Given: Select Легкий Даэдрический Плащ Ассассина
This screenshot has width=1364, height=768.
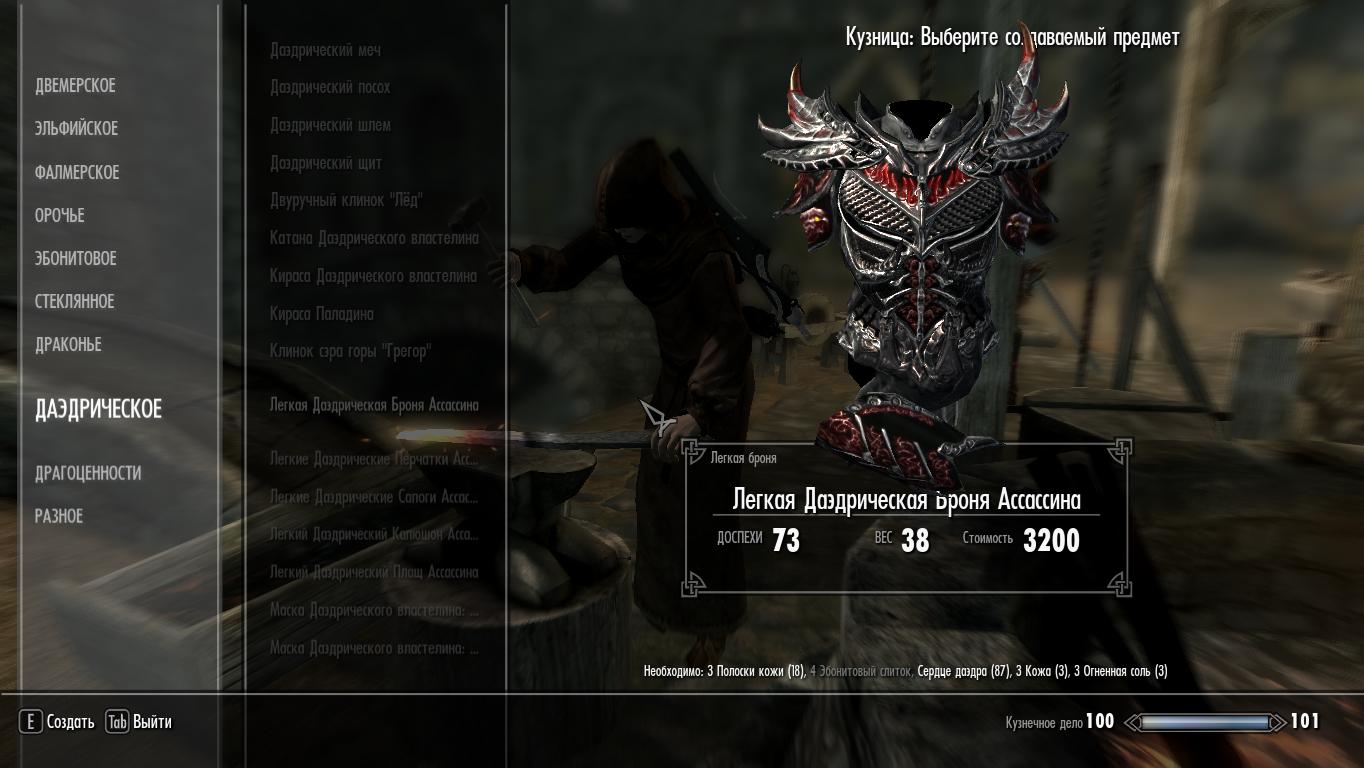Looking at the screenshot, I should [374, 573].
